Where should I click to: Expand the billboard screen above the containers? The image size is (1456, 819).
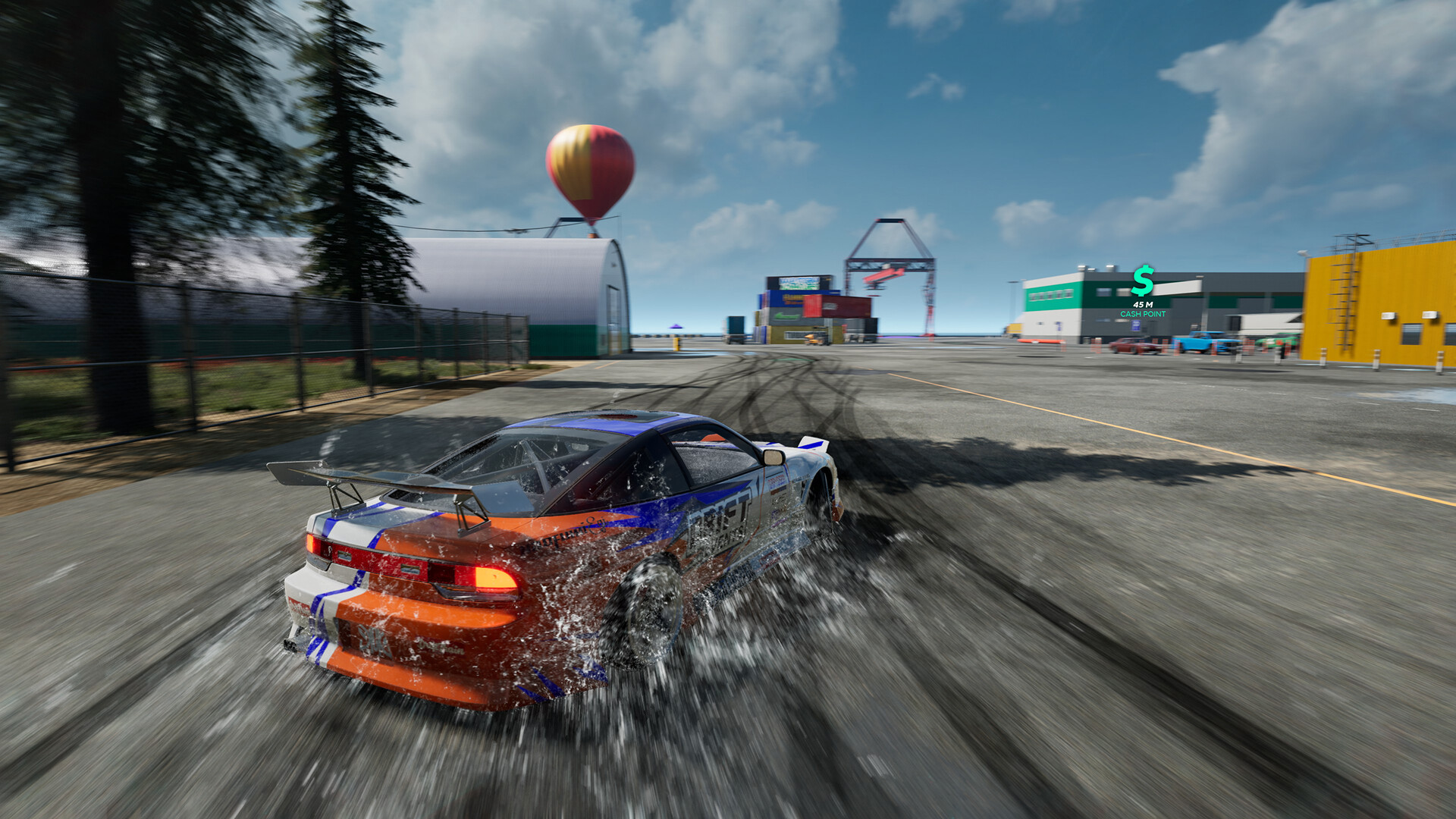click(799, 284)
